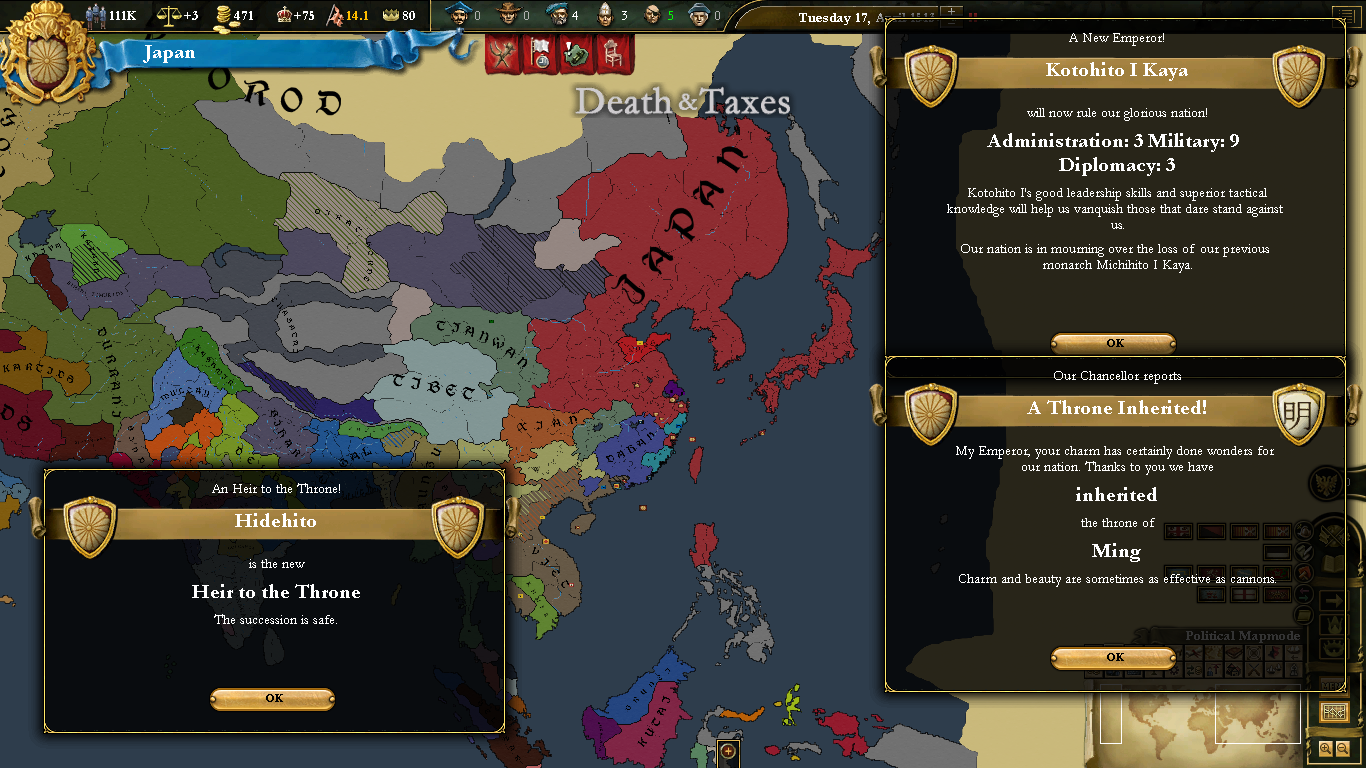
Task: Click the prestige crown icon
Action: (x=283, y=16)
